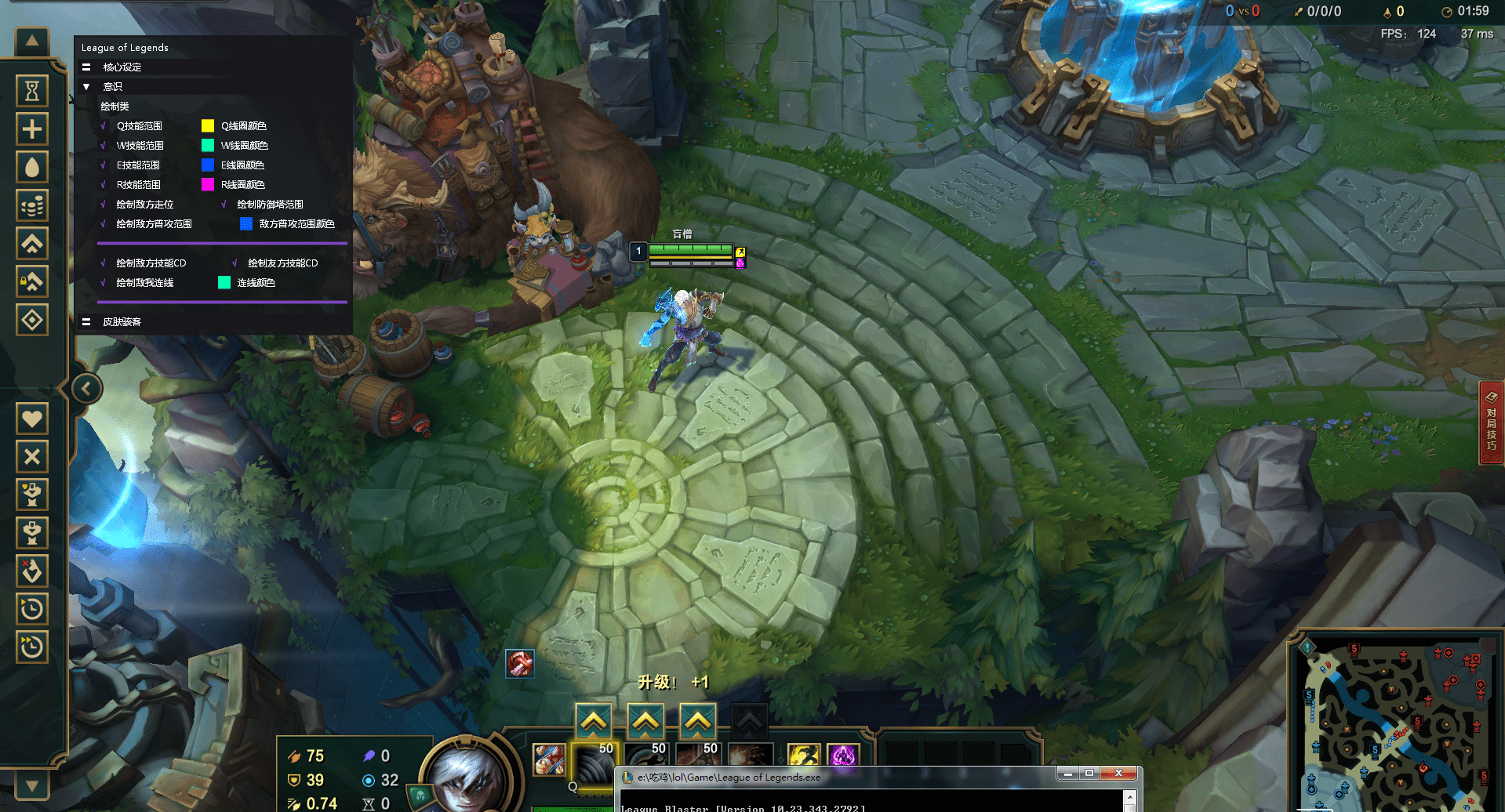
Task: Level up the Q ability
Action: coord(594,720)
